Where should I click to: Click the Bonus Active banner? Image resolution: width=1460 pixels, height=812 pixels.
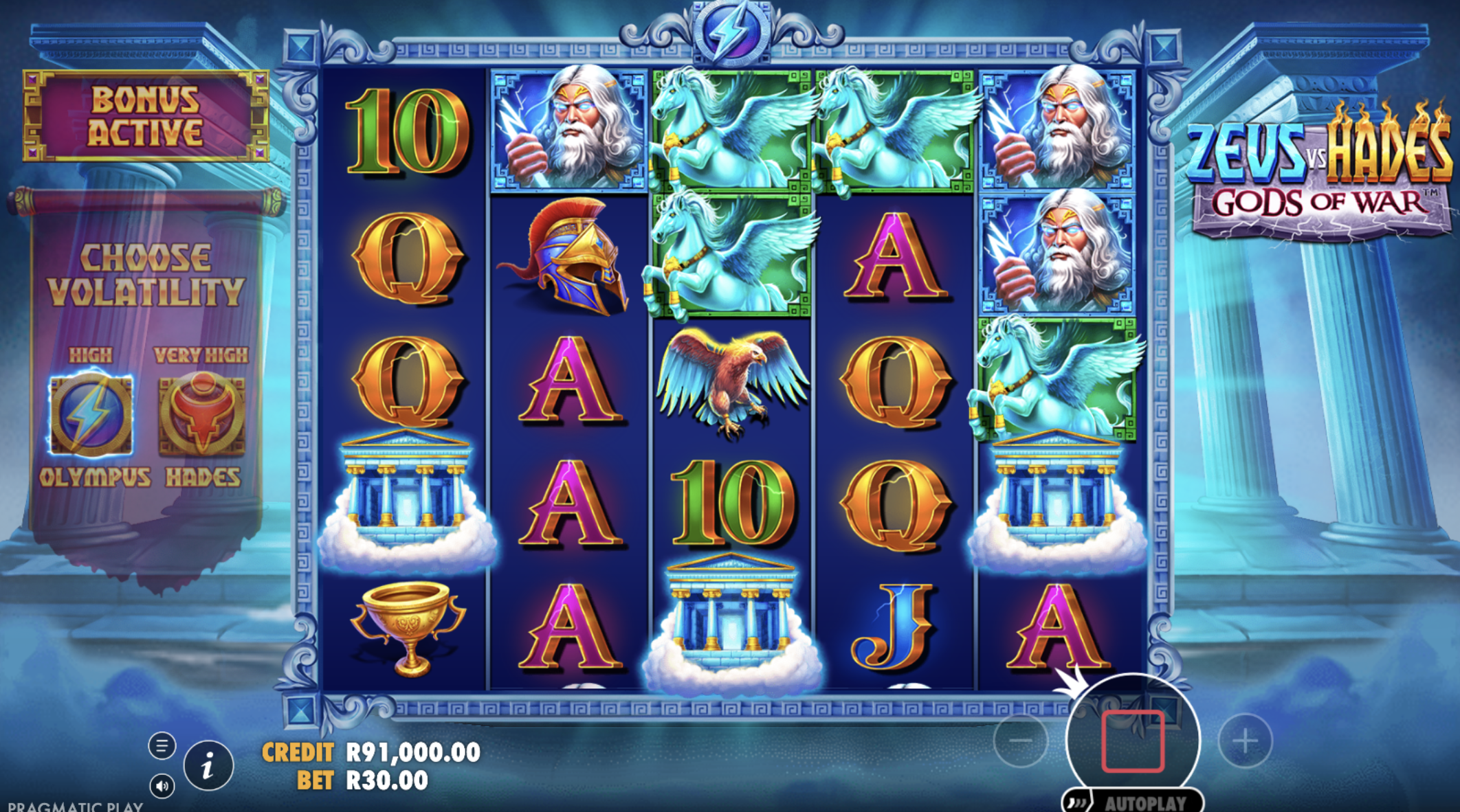pyautogui.click(x=146, y=116)
